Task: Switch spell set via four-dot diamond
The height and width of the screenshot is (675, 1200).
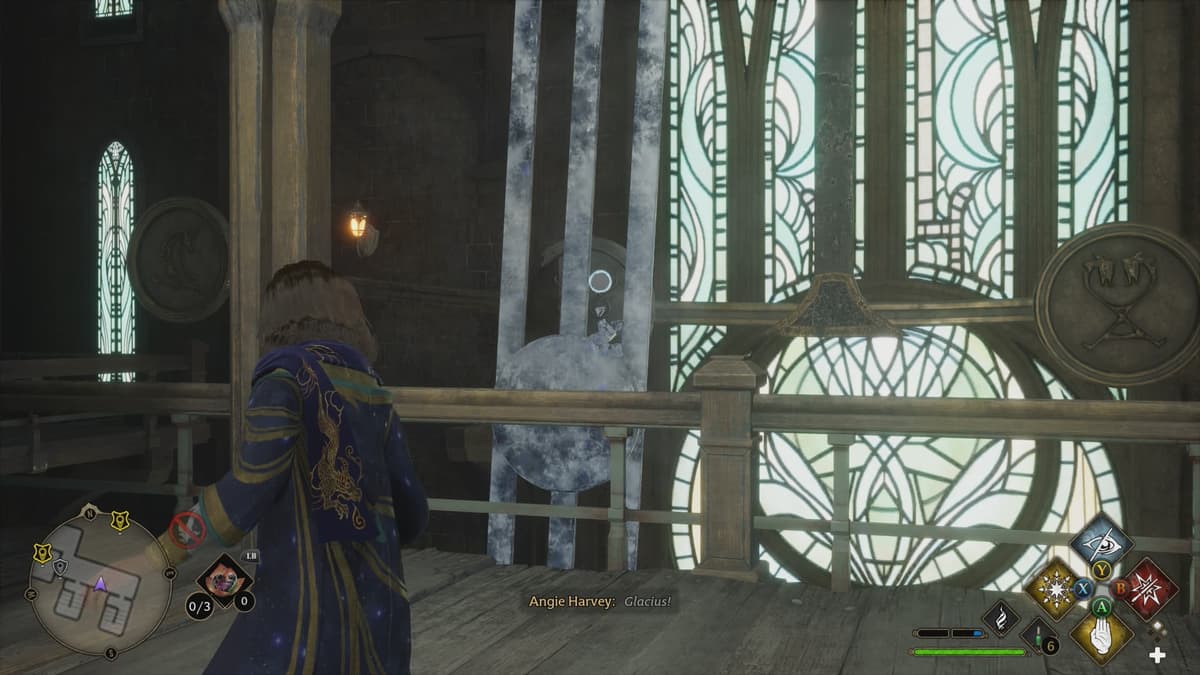Action: click(x=1158, y=630)
